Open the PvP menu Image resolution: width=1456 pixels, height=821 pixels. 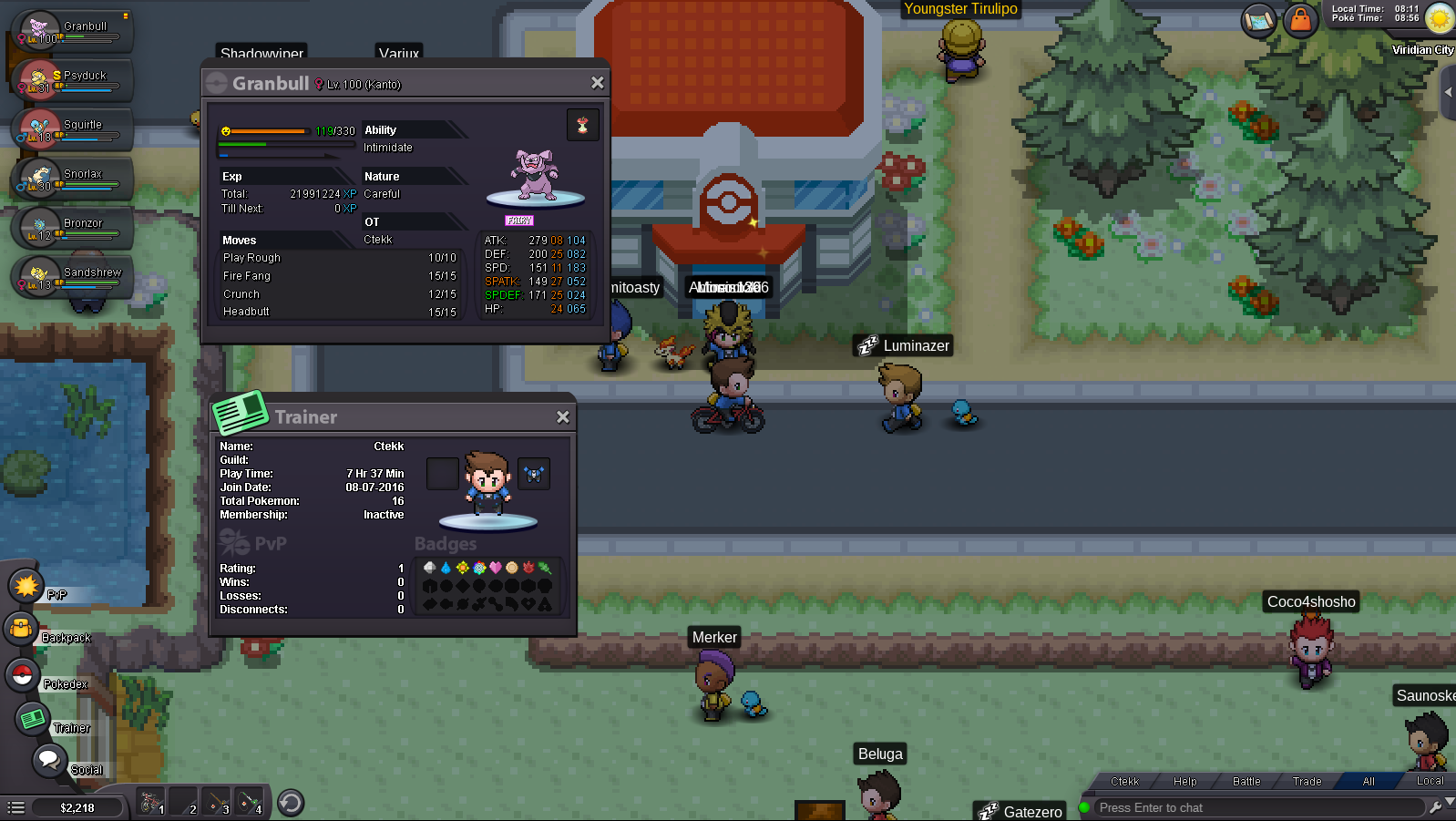[x=26, y=586]
